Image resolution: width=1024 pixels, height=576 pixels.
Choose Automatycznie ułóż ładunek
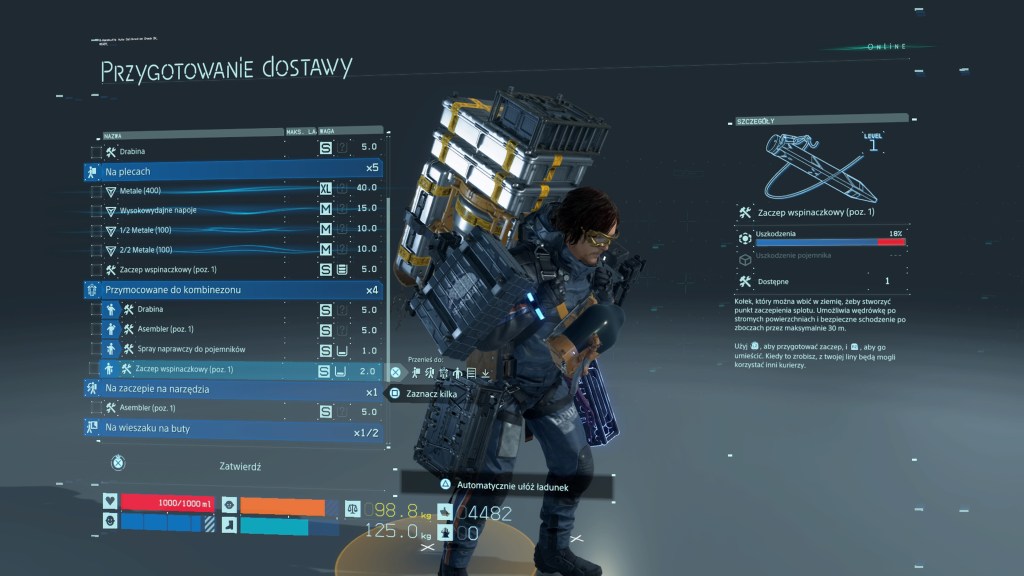pos(508,485)
